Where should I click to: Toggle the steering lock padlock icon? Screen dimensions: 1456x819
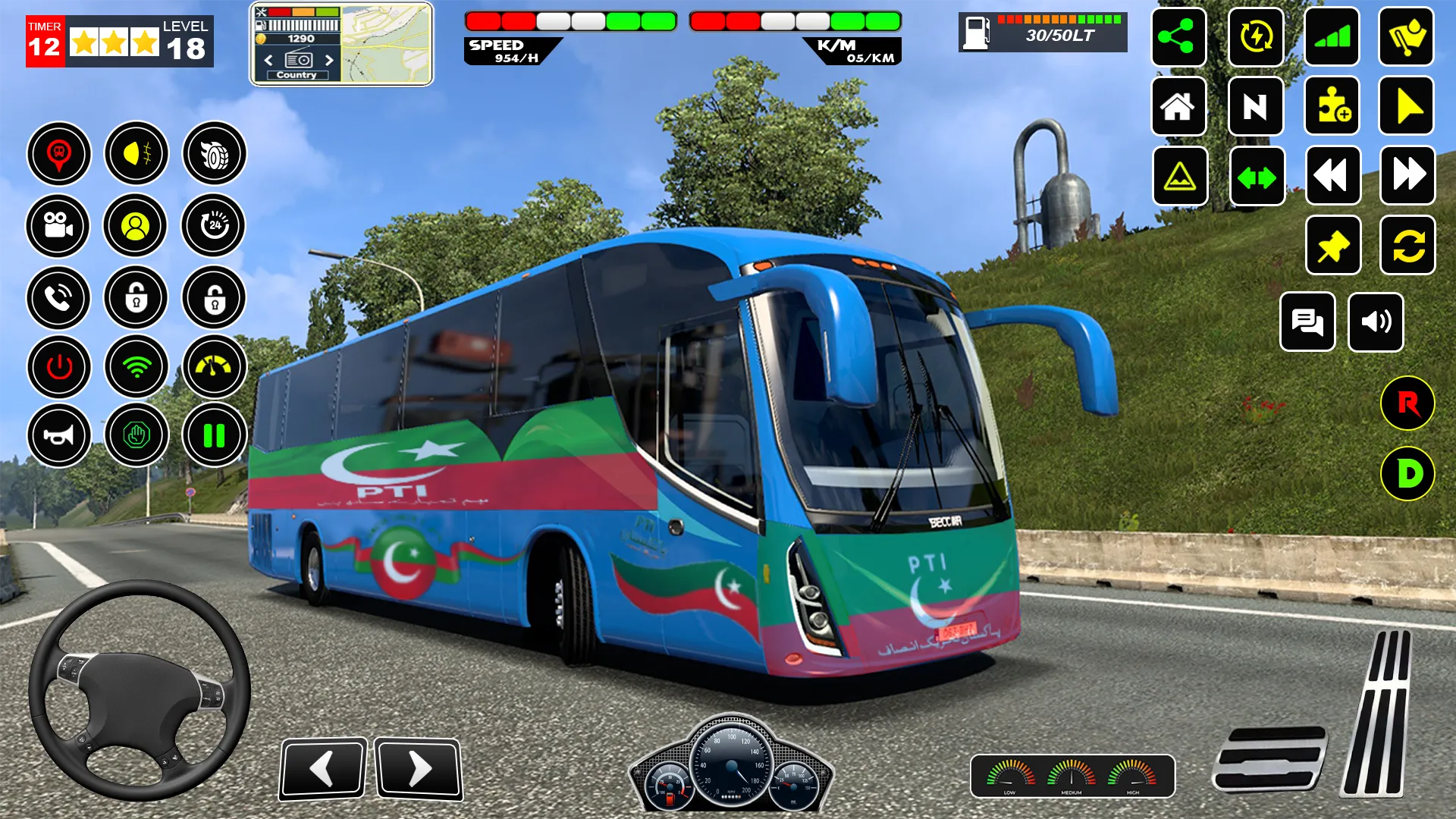point(136,298)
